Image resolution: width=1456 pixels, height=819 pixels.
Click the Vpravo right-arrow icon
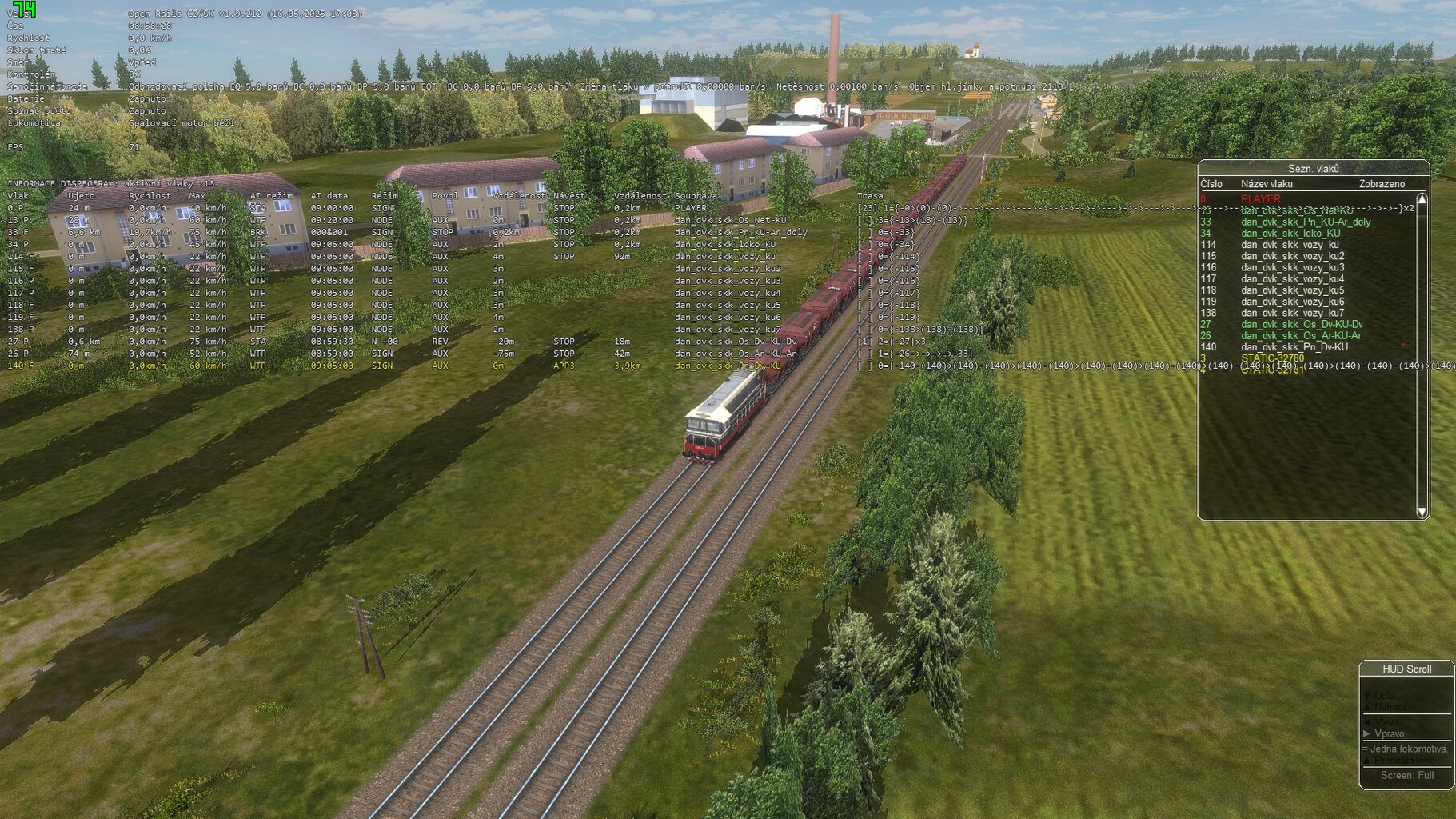(x=1366, y=733)
